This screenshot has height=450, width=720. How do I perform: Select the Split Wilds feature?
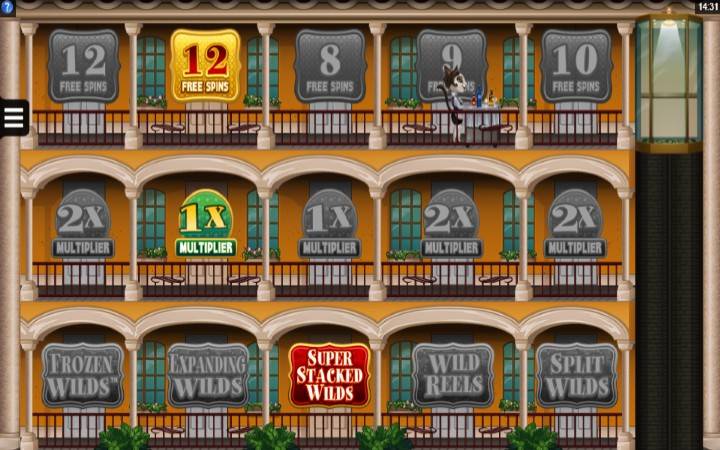(576, 375)
